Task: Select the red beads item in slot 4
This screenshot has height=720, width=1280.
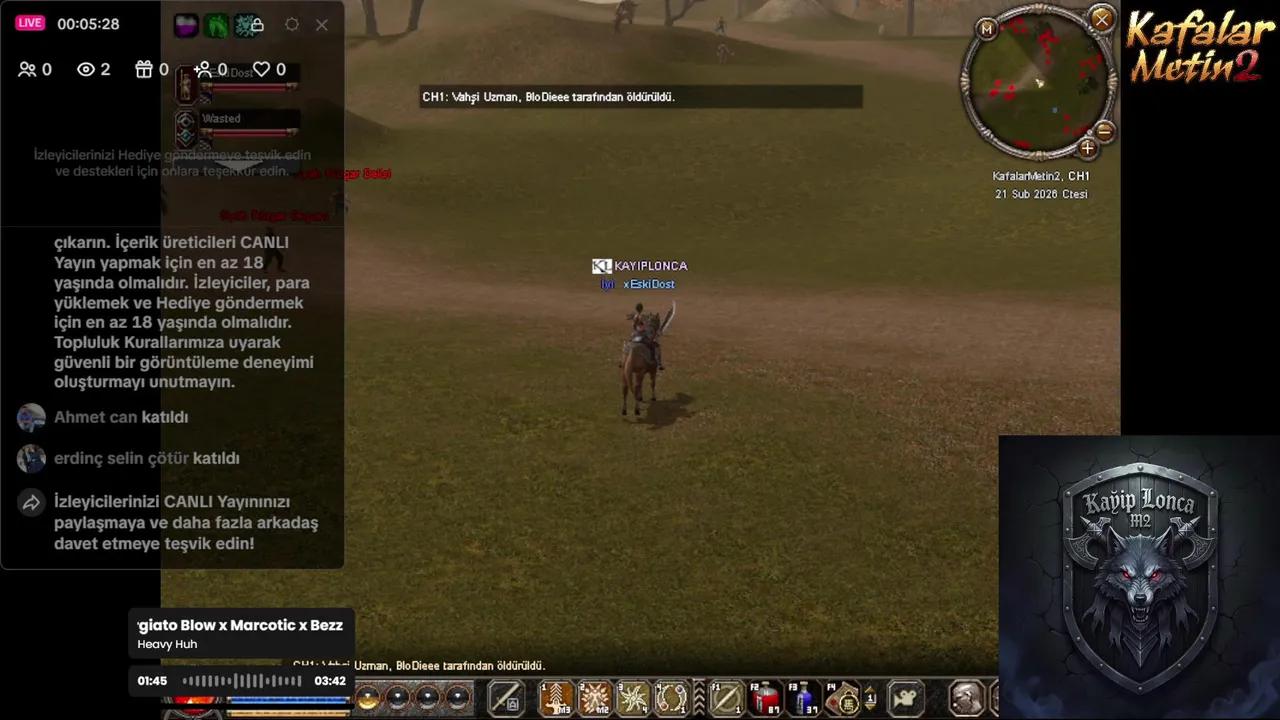Action: coord(671,698)
